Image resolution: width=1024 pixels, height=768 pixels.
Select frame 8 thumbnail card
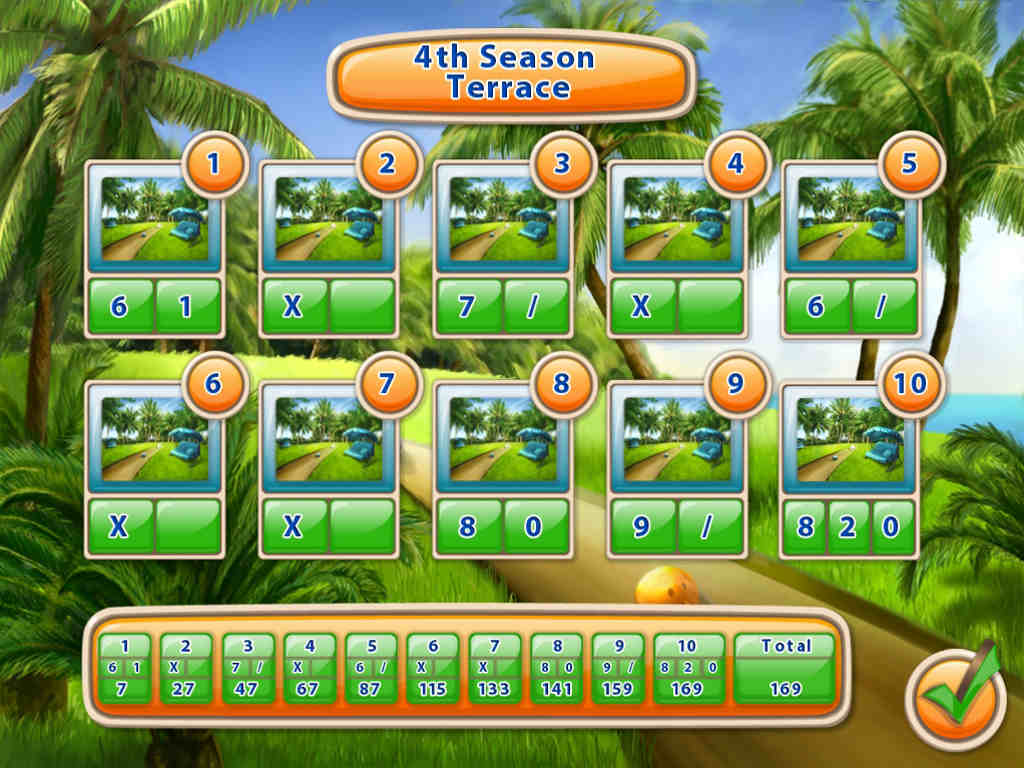[502, 440]
